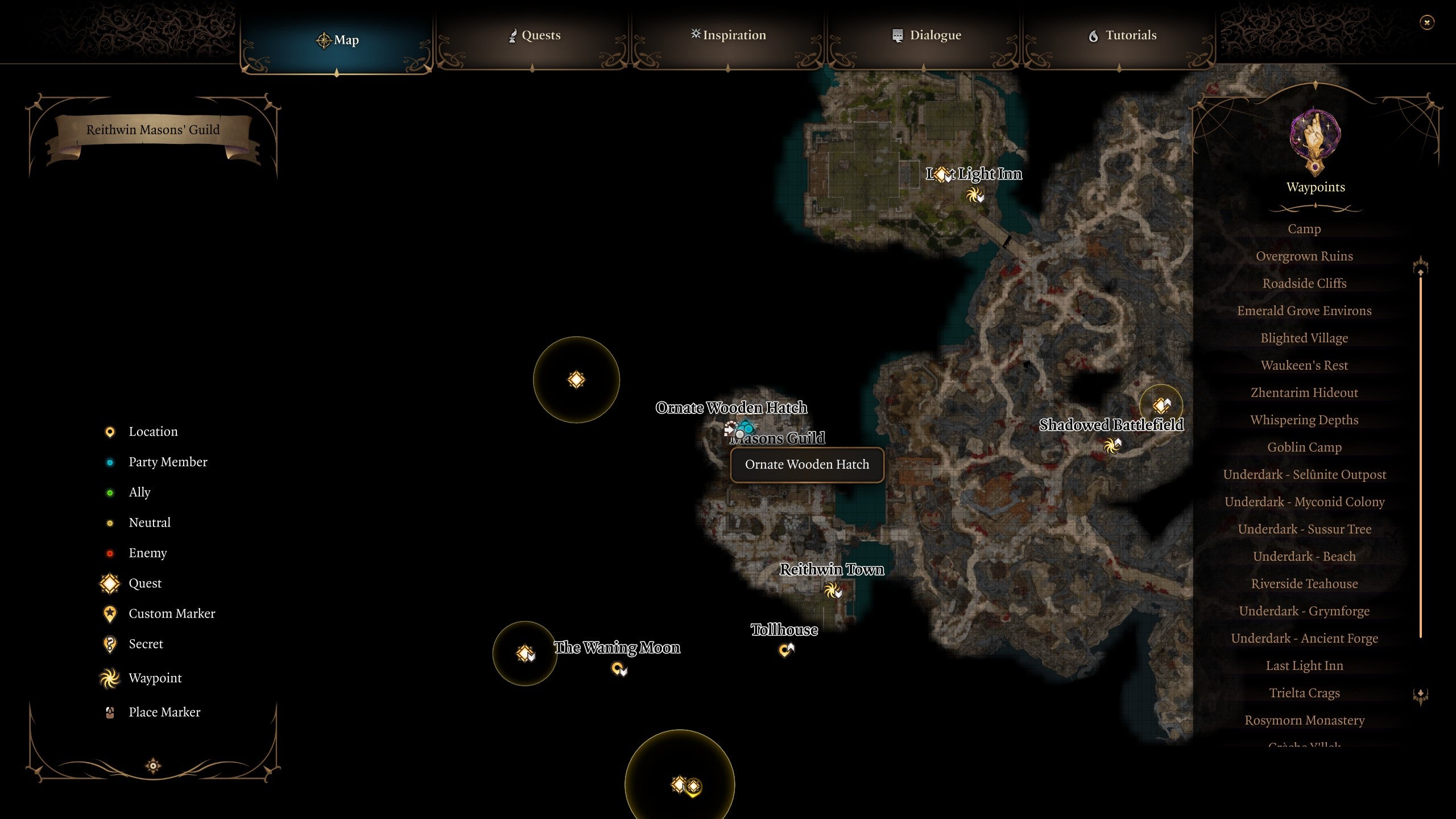
Task: Click the Custom Marker legend icon
Action: tap(110, 613)
